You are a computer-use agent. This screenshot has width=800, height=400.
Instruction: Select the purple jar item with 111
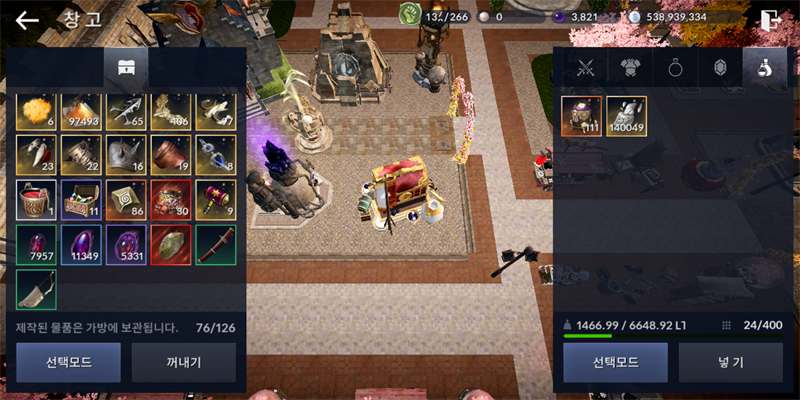click(x=581, y=116)
